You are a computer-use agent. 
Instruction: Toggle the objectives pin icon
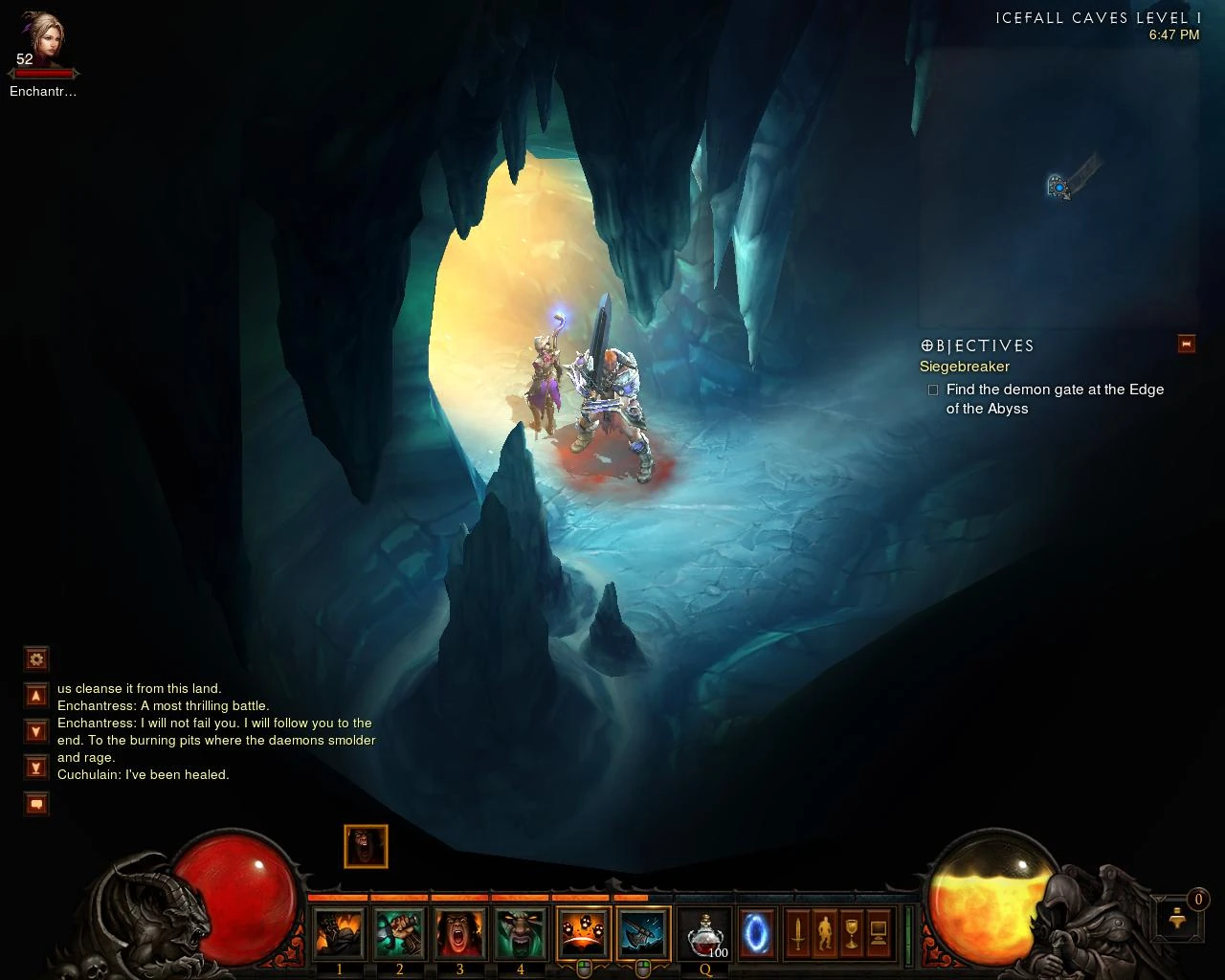tap(1187, 344)
